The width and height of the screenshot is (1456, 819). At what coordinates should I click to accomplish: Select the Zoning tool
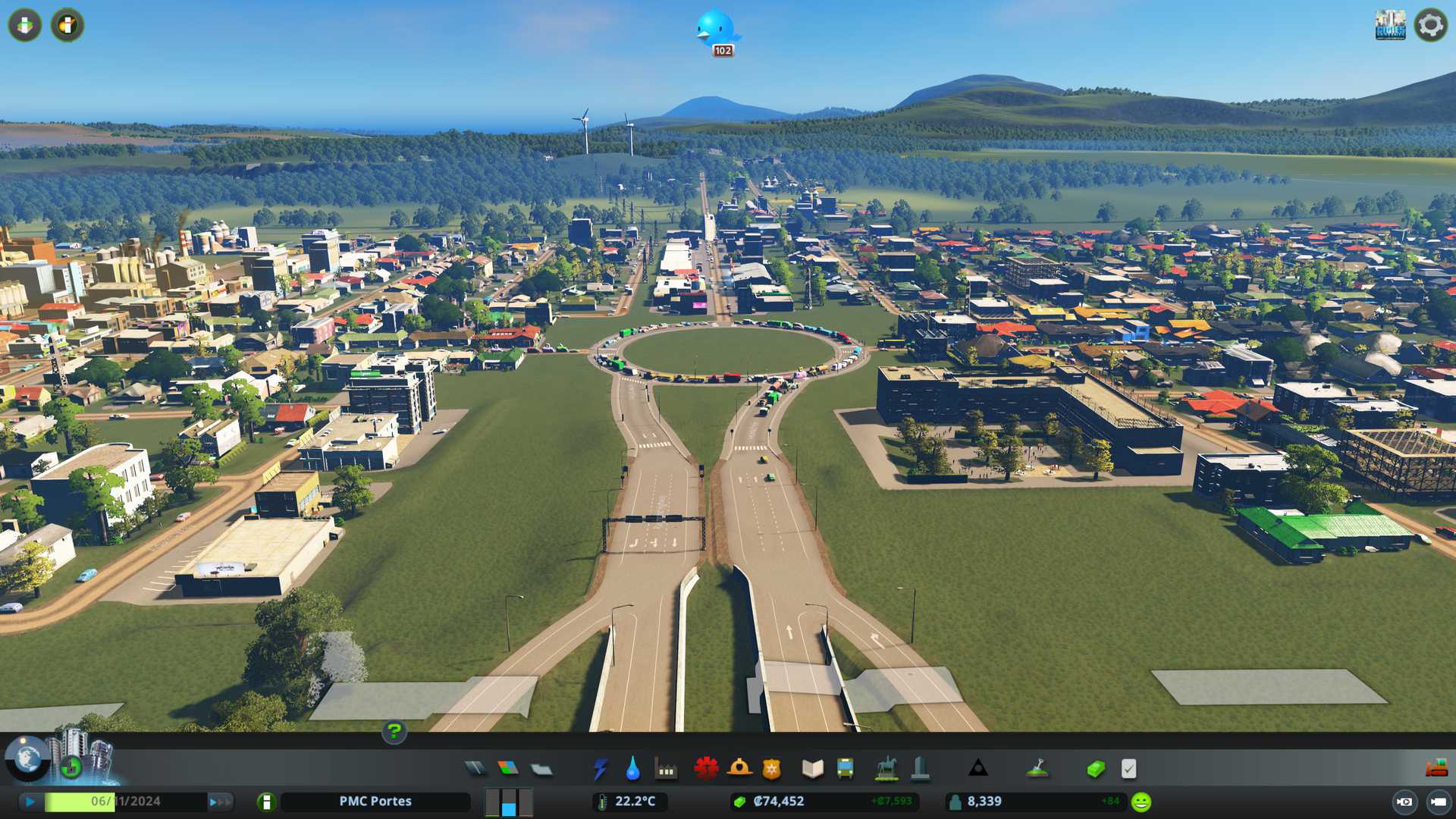(x=508, y=769)
